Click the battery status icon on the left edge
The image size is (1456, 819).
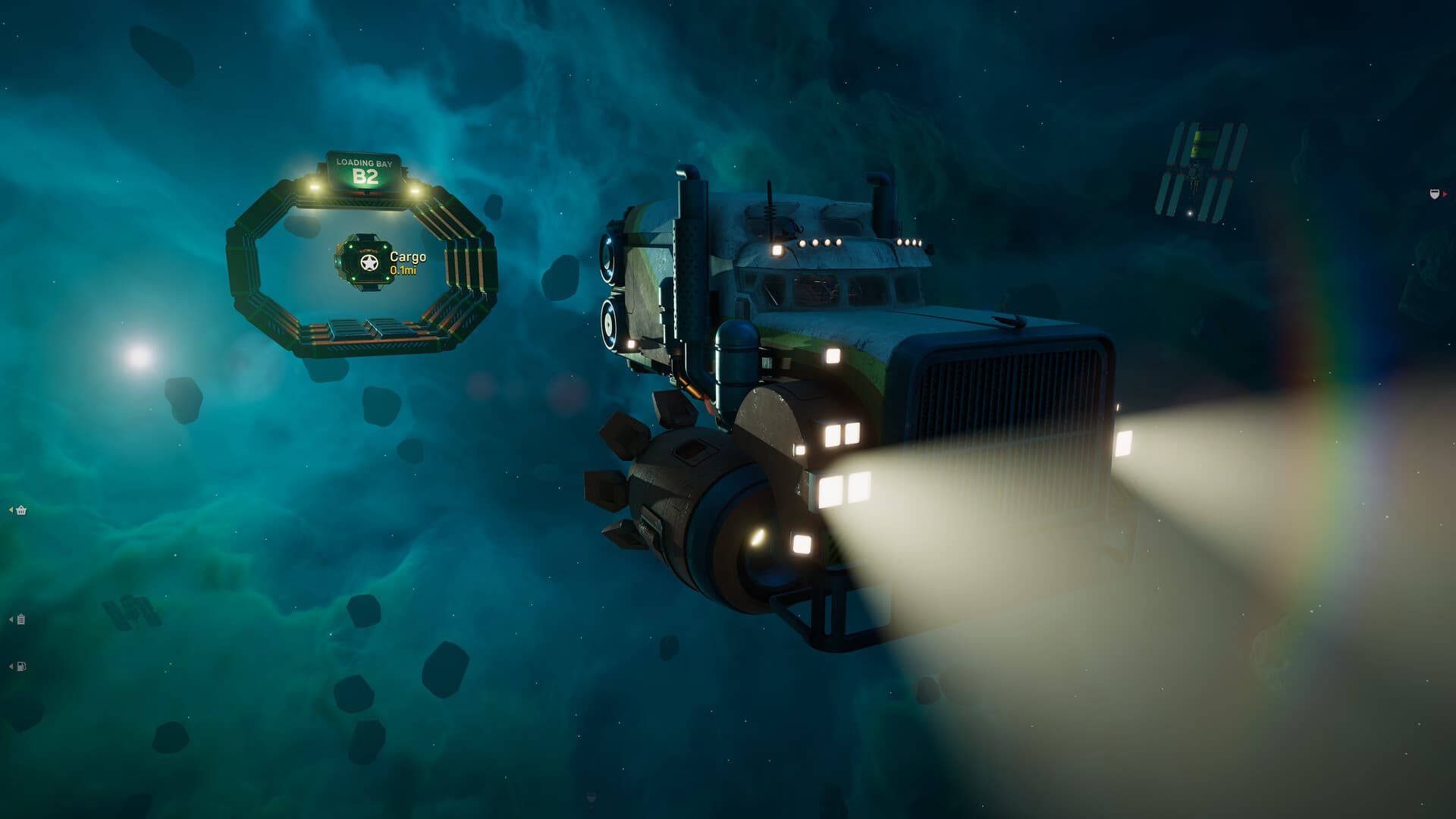coord(21,620)
